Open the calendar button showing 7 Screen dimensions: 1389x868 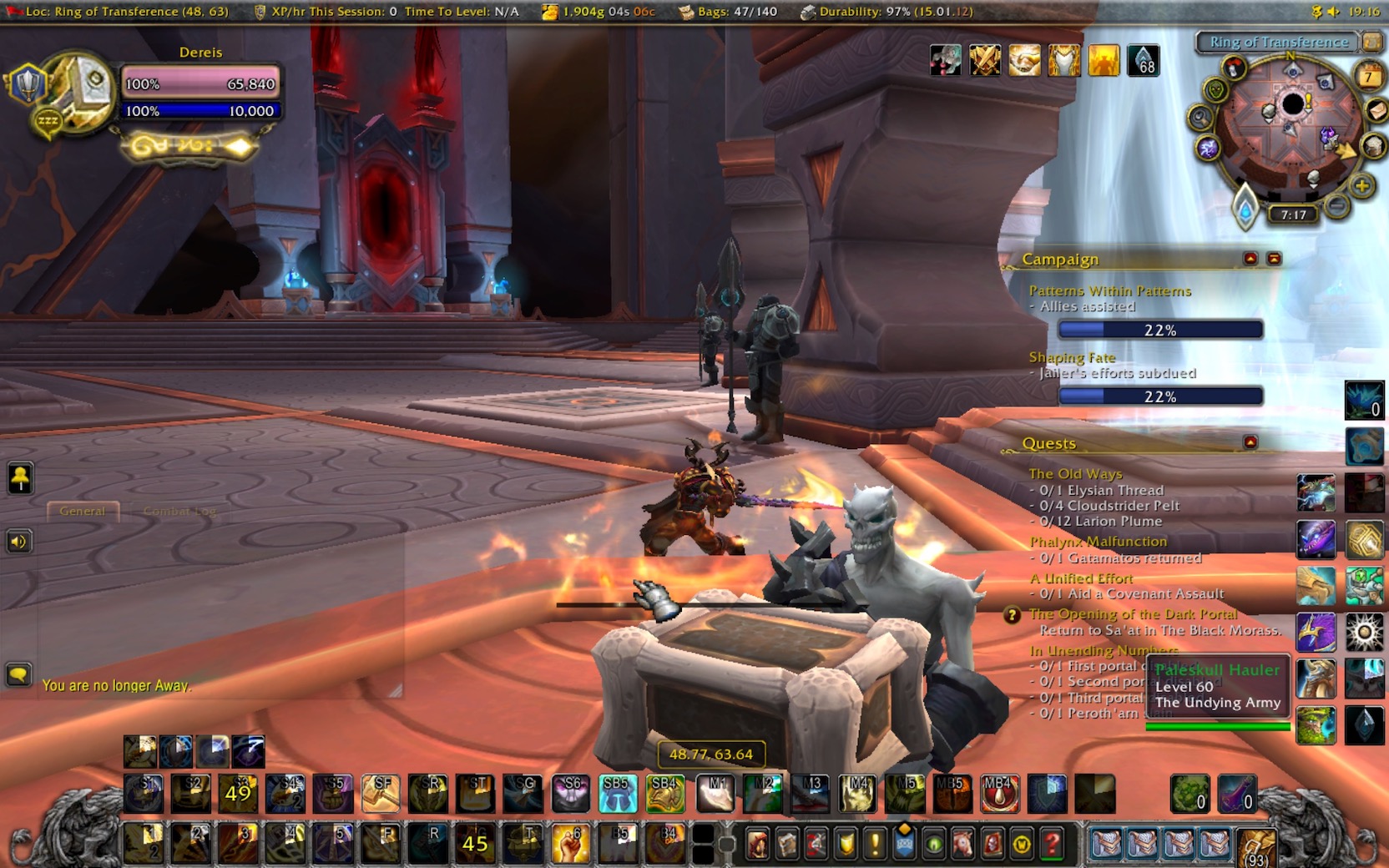point(1368,78)
